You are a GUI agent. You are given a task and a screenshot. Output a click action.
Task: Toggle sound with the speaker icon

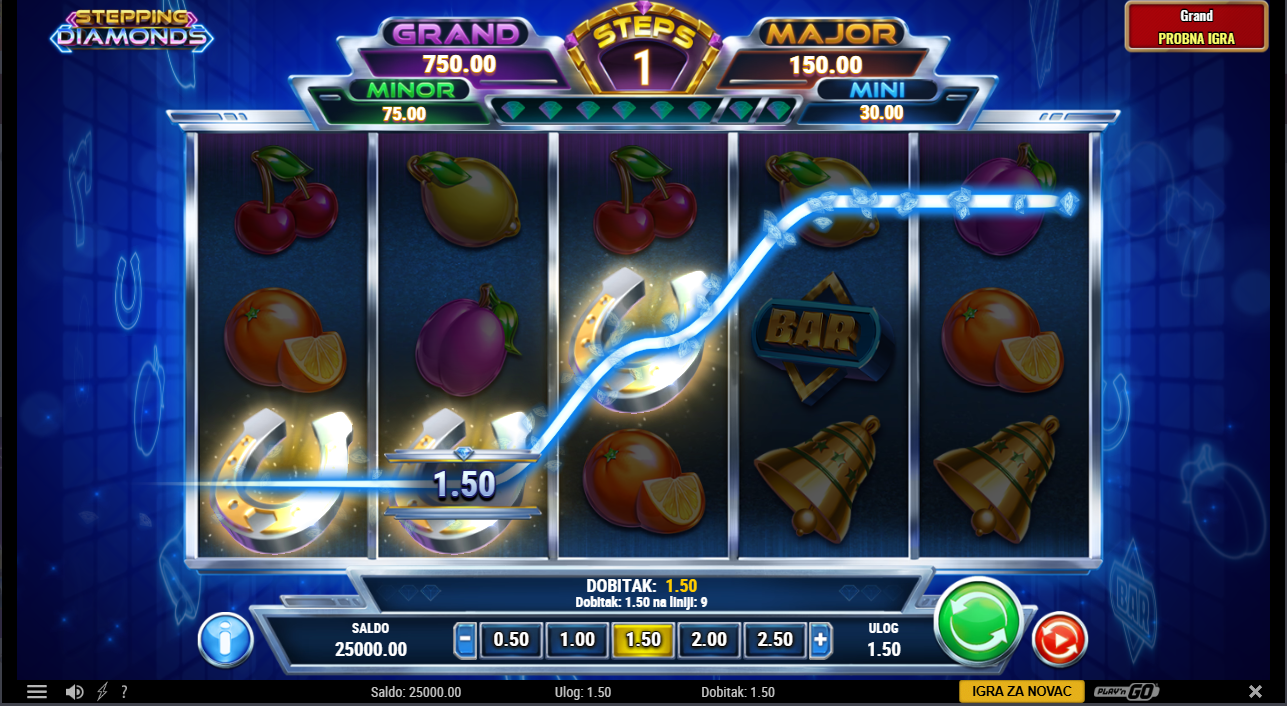[x=74, y=692]
